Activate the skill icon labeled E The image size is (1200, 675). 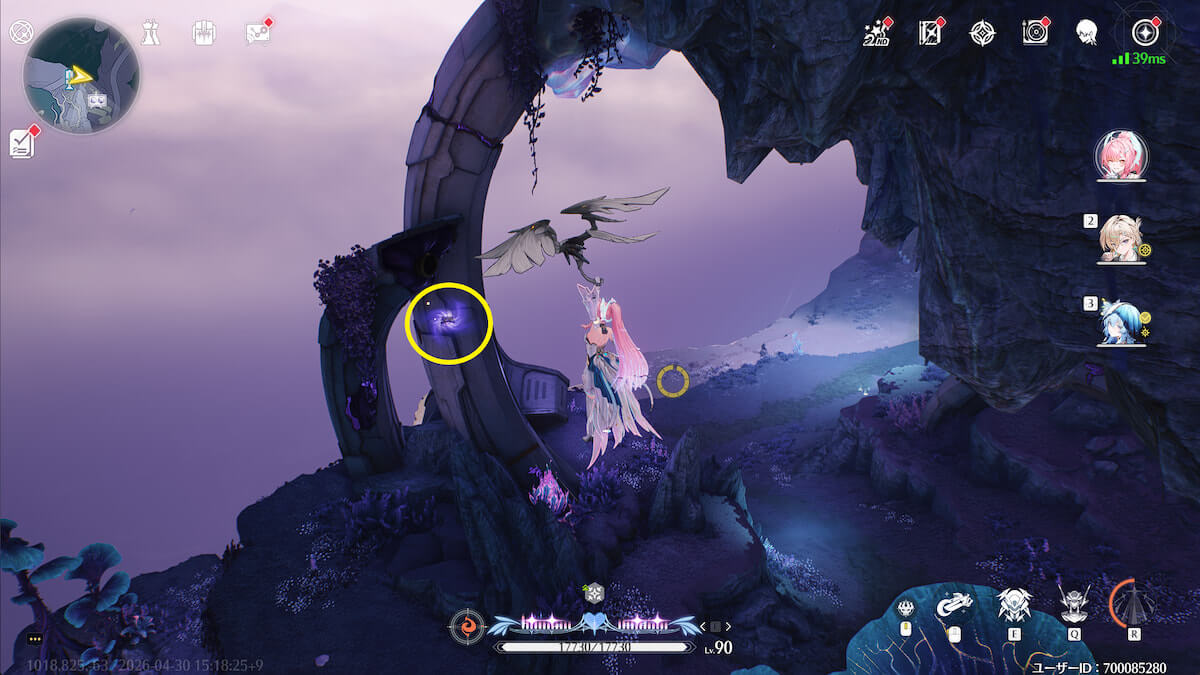tap(1014, 605)
